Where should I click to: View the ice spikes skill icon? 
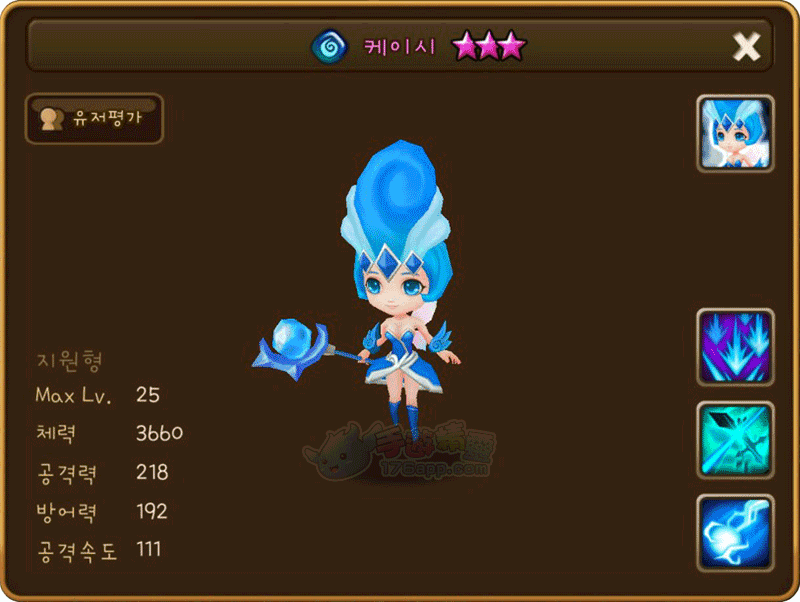[735, 347]
